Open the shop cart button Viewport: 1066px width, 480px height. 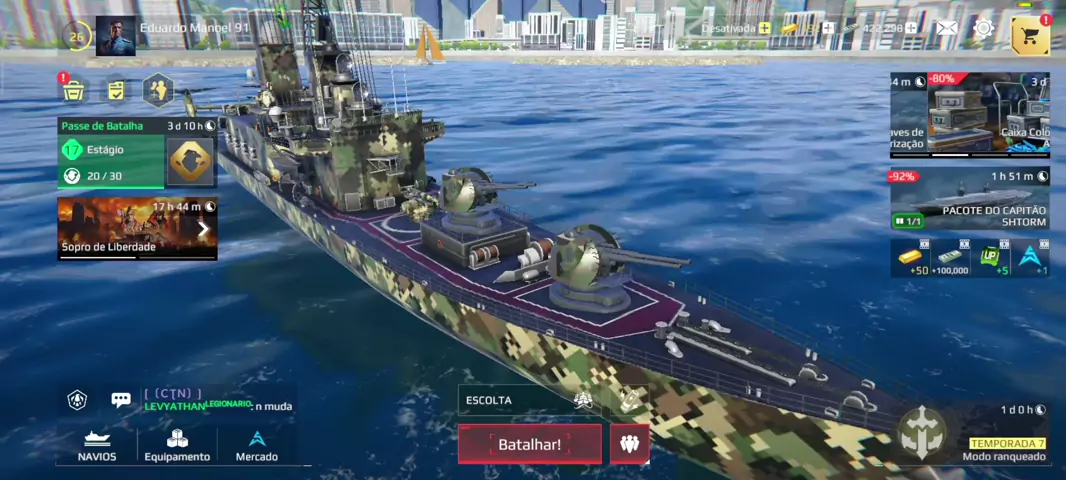coord(1030,35)
